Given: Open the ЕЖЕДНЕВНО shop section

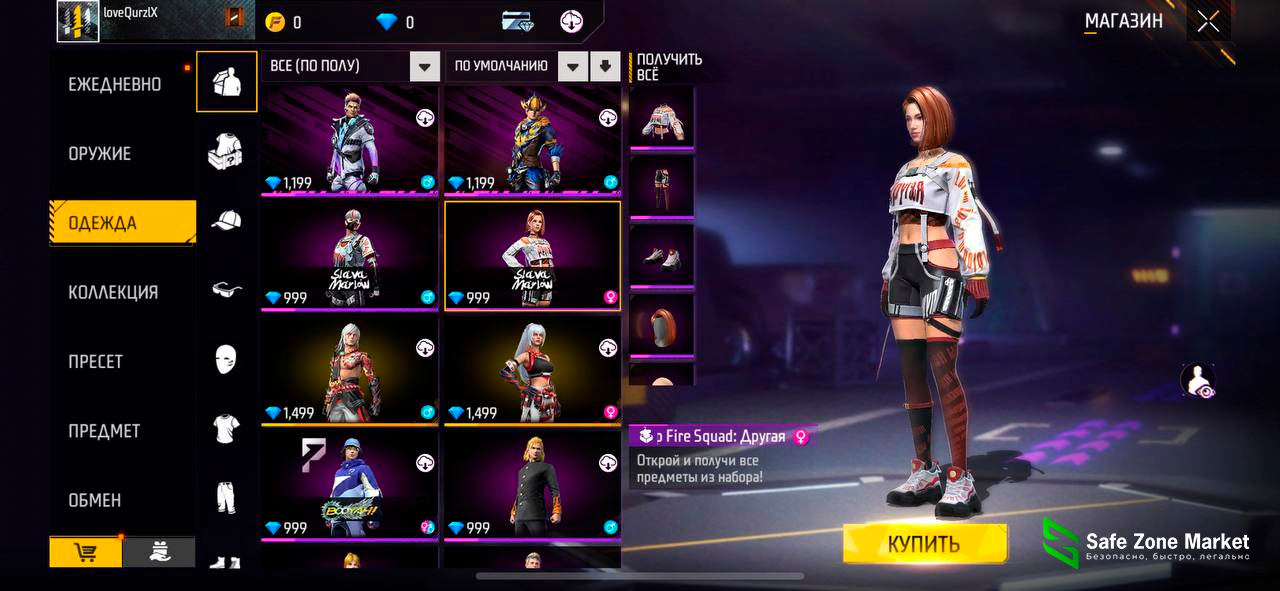Looking at the screenshot, I should (x=114, y=85).
